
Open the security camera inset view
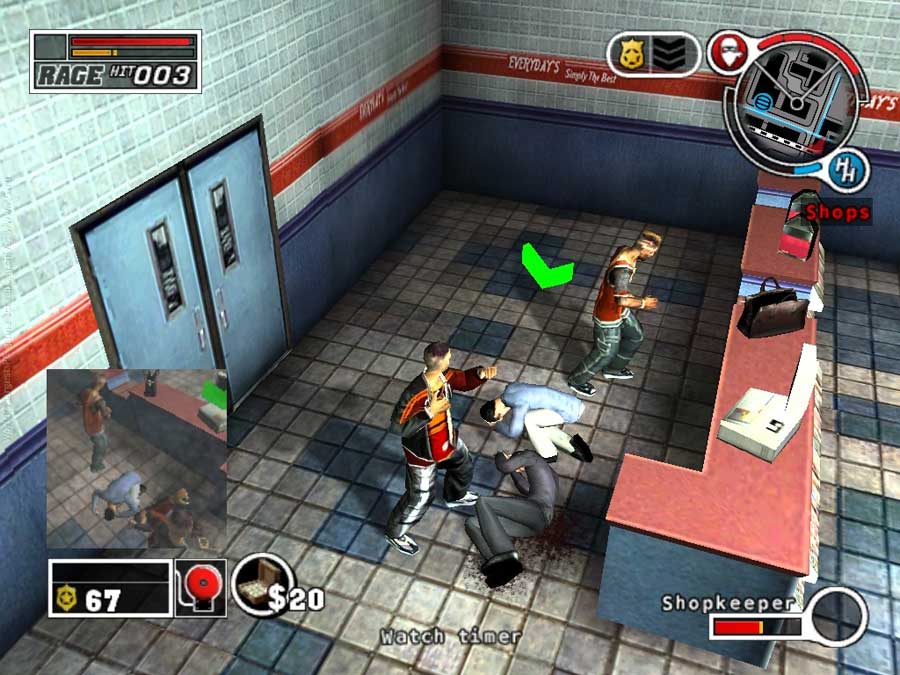137,458
